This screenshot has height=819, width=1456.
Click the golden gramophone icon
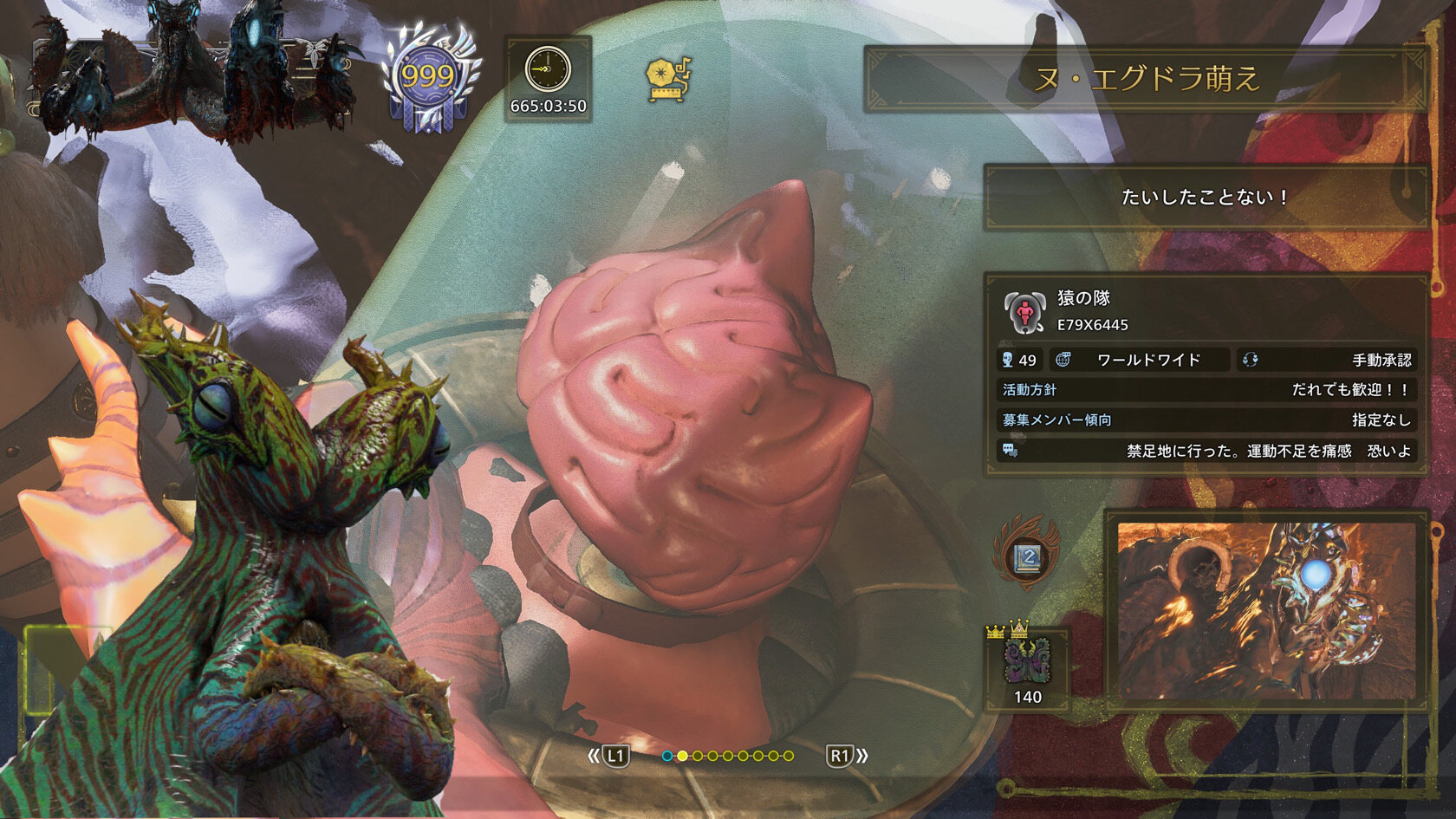[669, 79]
